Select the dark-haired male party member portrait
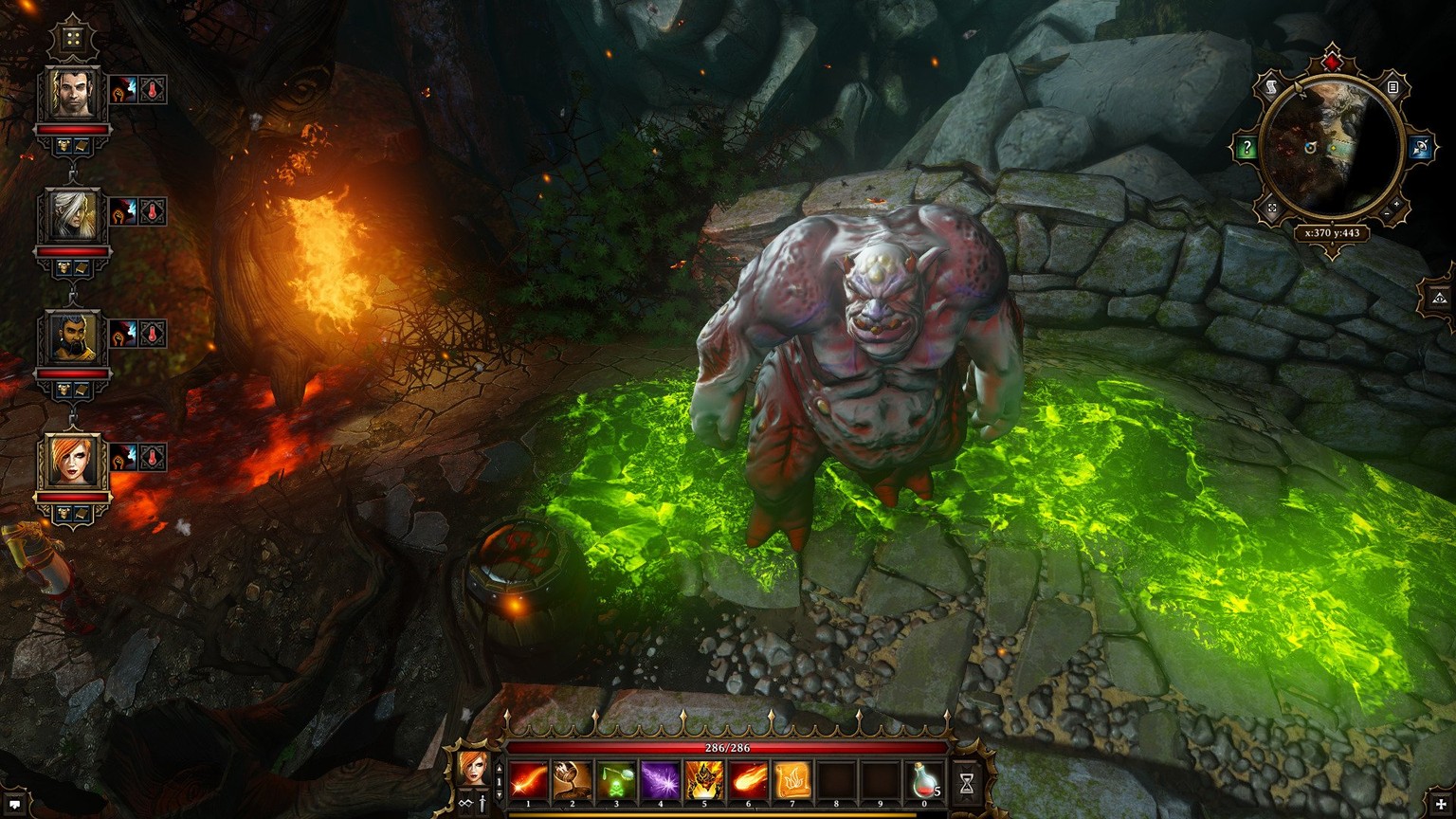 point(73,93)
